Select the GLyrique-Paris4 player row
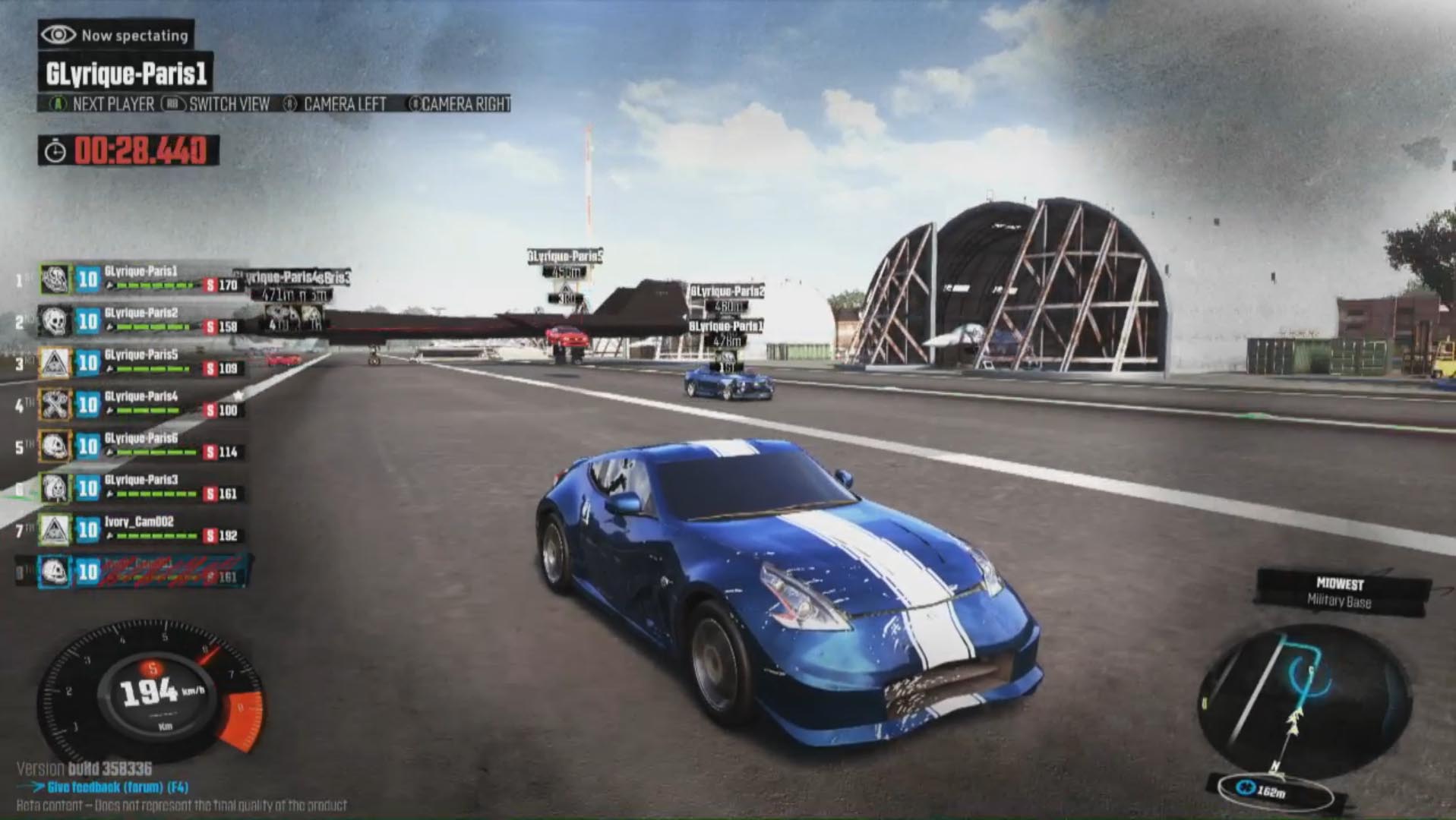1456x820 pixels. pyautogui.click(x=141, y=404)
